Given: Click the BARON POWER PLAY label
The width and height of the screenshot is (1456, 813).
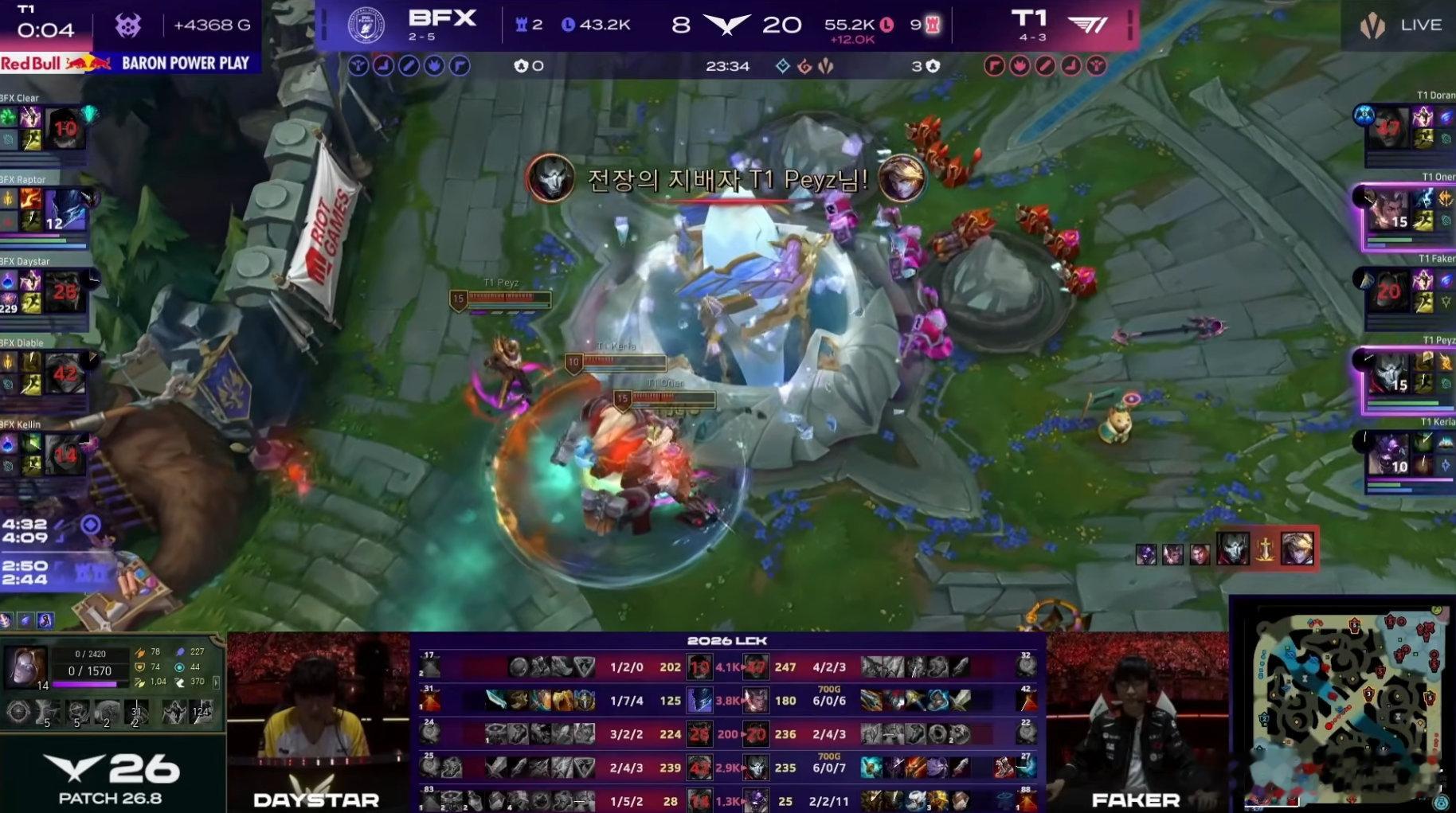Looking at the screenshot, I should 186,62.
